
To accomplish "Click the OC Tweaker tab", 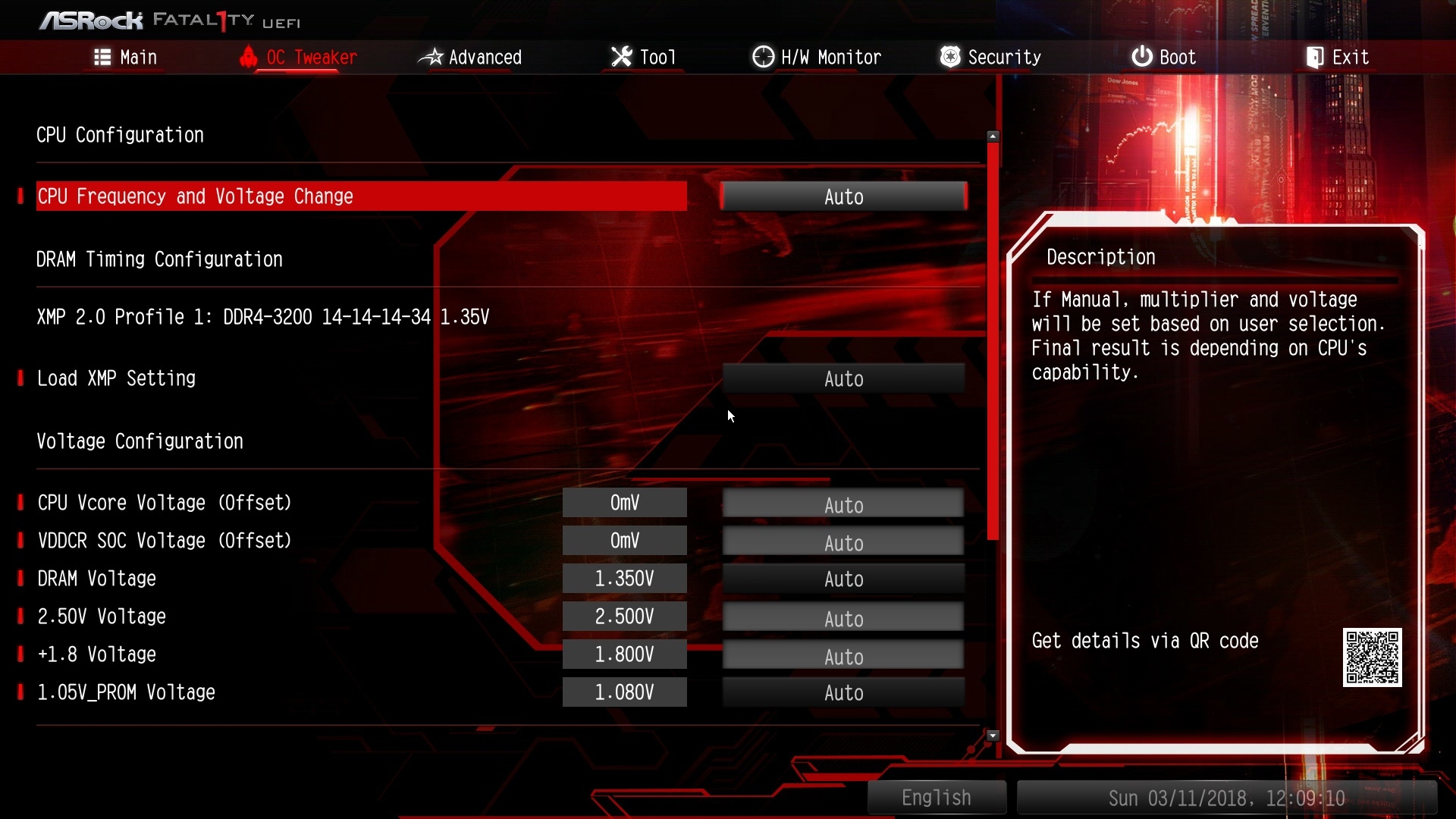I will [298, 58].
